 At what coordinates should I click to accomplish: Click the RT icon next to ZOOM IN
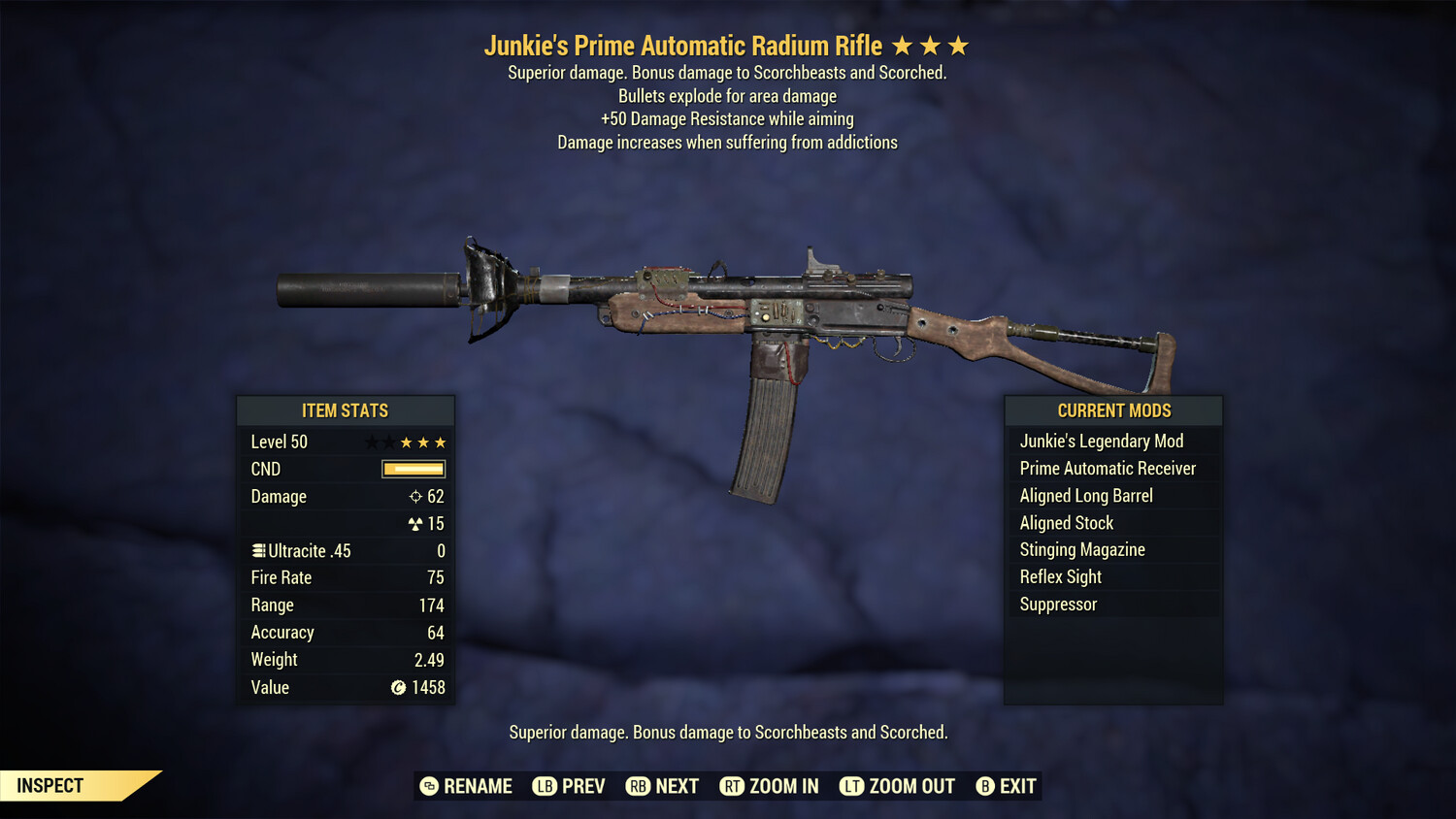pos(732,786)
